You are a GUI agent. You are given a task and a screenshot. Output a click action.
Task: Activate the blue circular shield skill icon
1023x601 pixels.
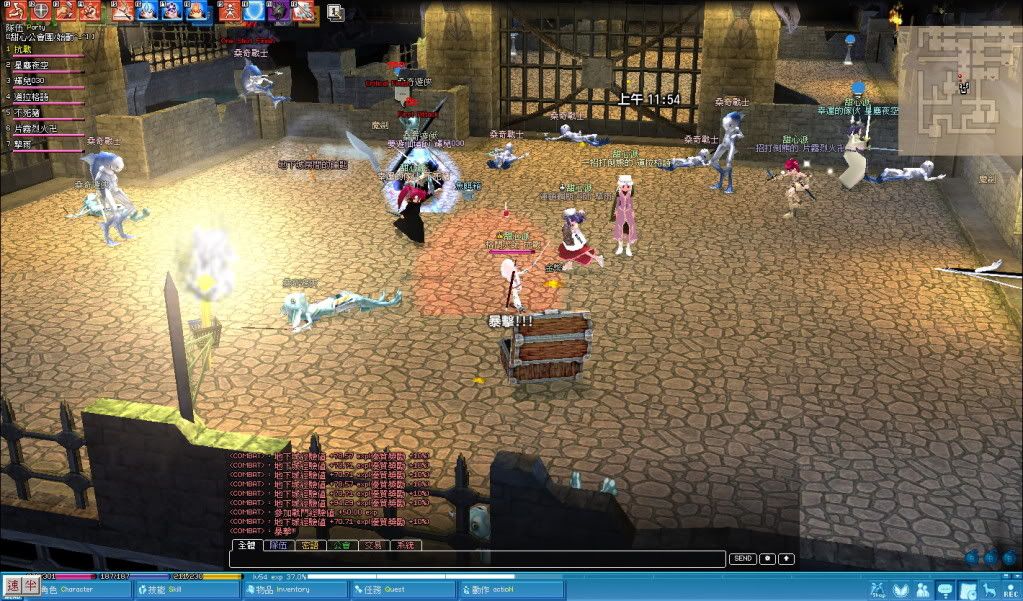[x=255, y=11]
